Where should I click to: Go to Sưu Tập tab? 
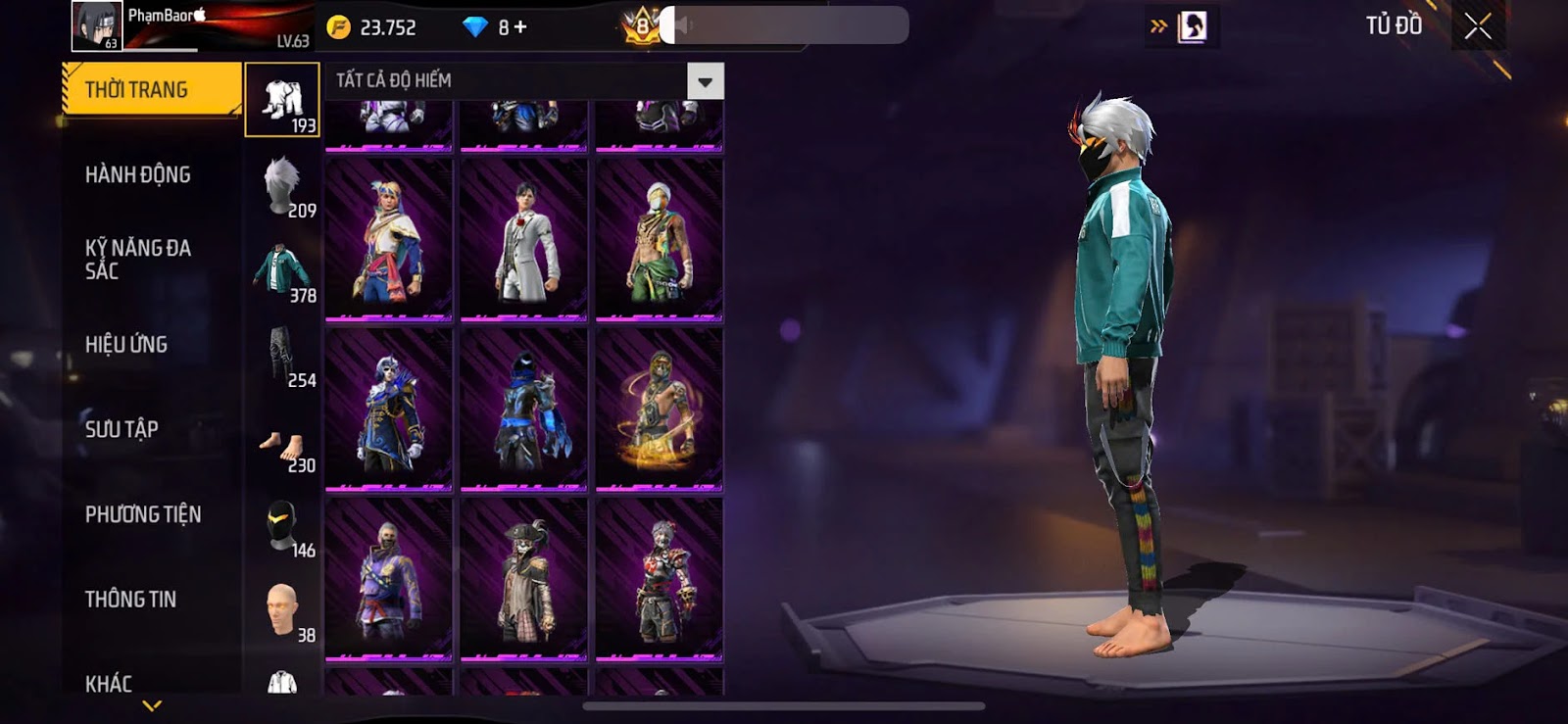[x=122, y=429]
